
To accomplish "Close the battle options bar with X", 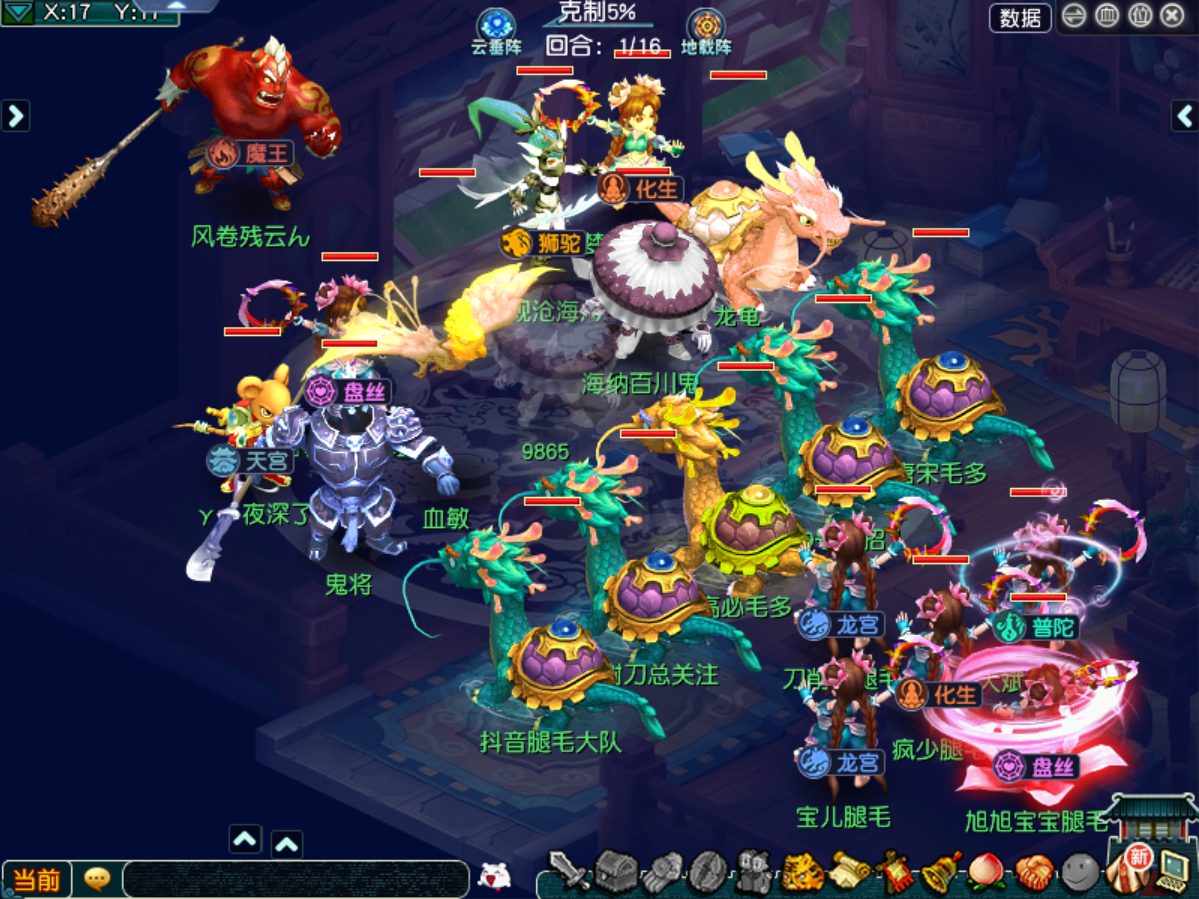I will point(1172,17).
